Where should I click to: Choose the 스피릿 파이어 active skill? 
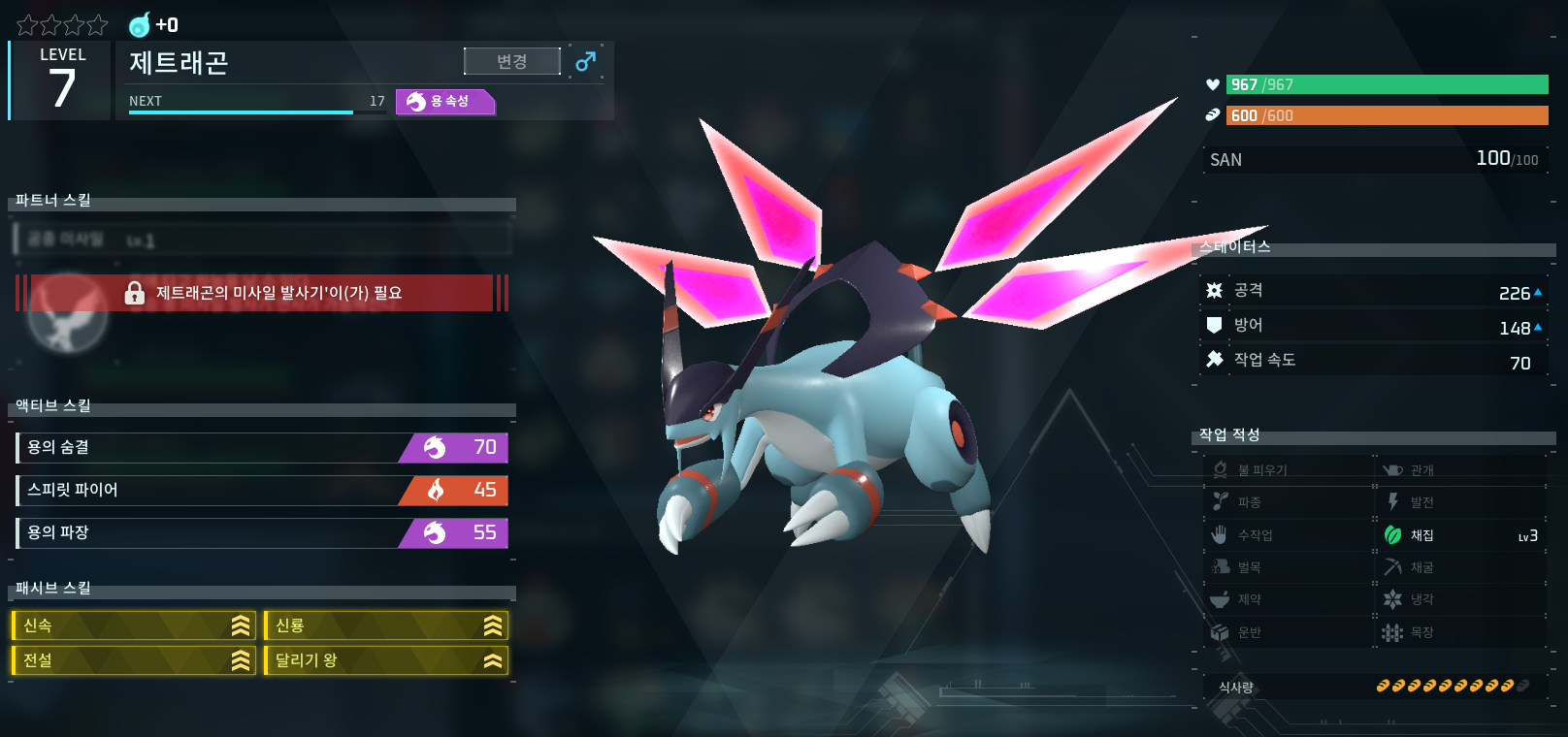262,490
